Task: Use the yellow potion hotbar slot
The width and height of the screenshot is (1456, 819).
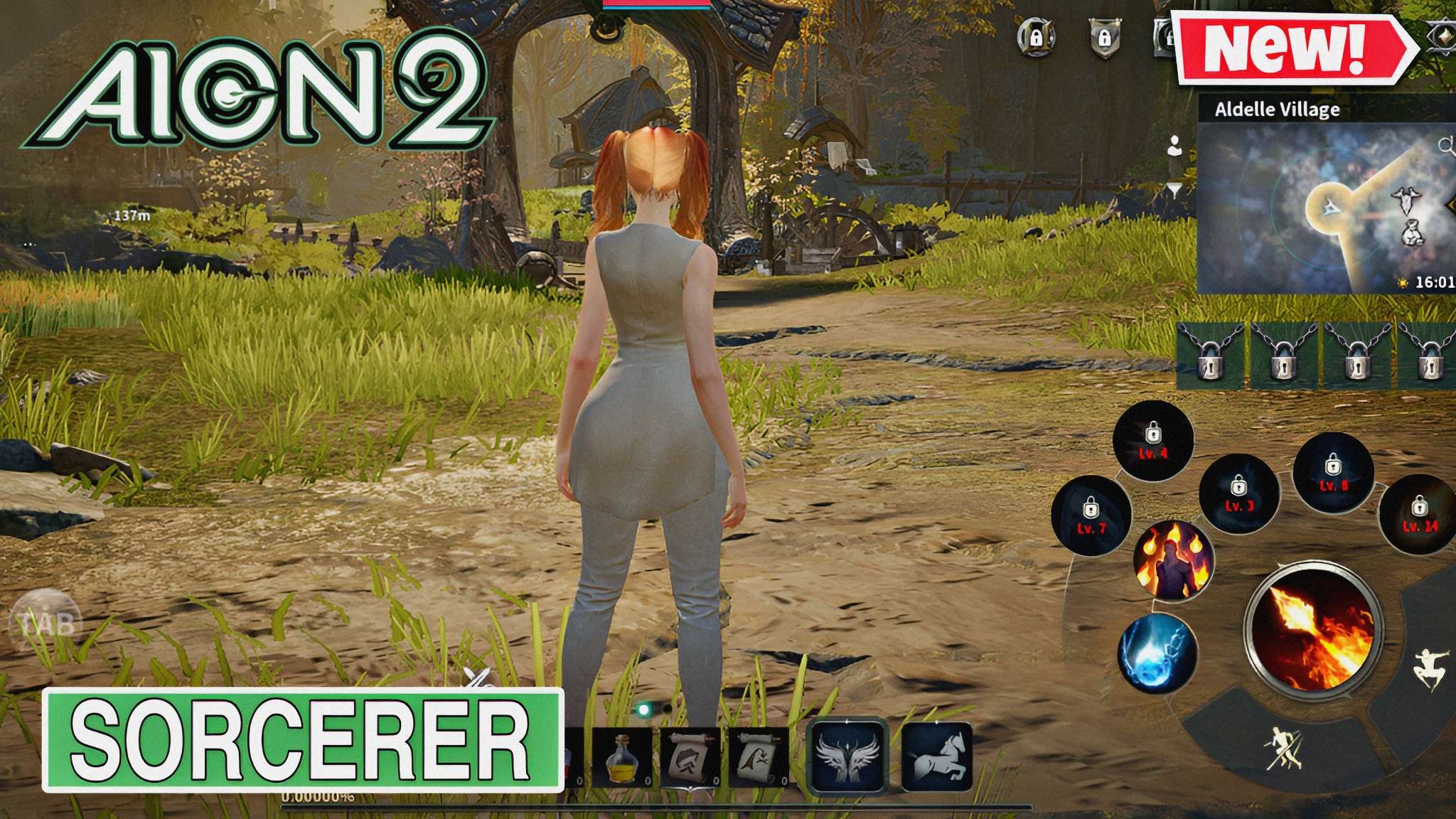Action: click(623, 759)
